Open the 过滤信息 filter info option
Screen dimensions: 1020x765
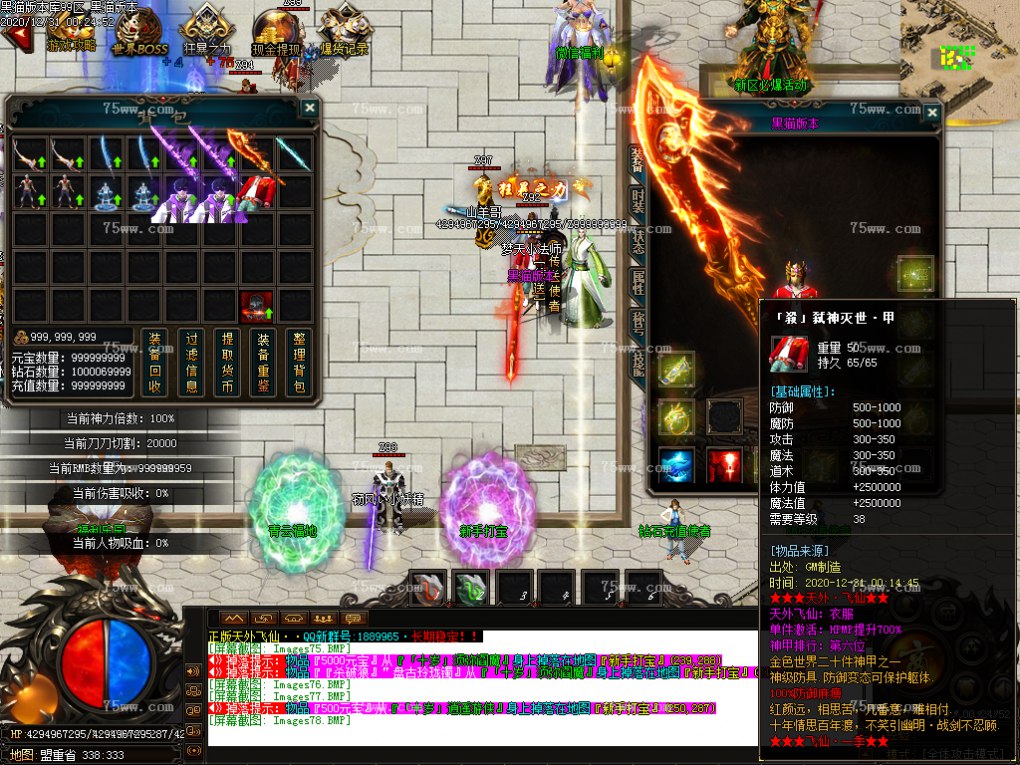(x=193, y=362)
